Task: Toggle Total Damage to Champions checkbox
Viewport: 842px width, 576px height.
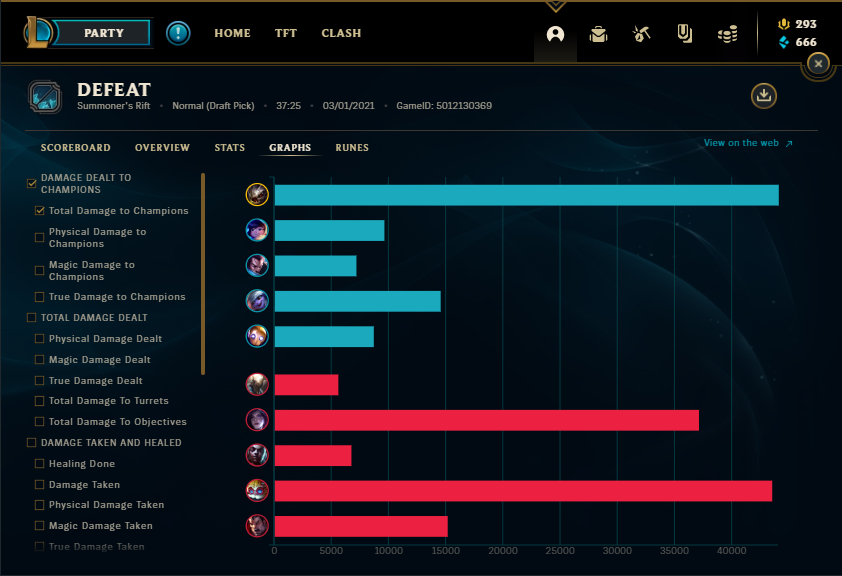Action: click(x=40, y=211)
